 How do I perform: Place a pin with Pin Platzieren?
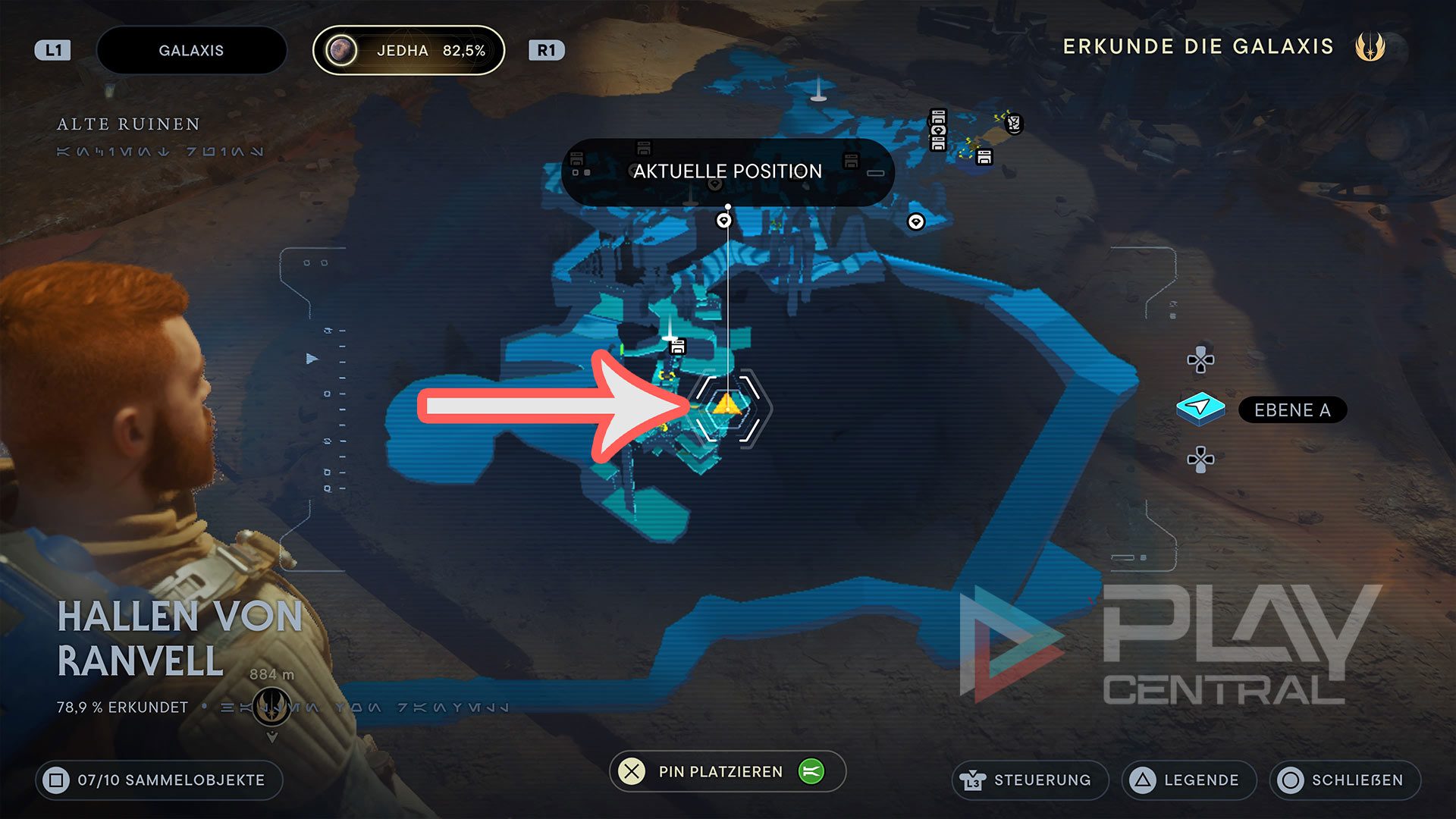720,771
